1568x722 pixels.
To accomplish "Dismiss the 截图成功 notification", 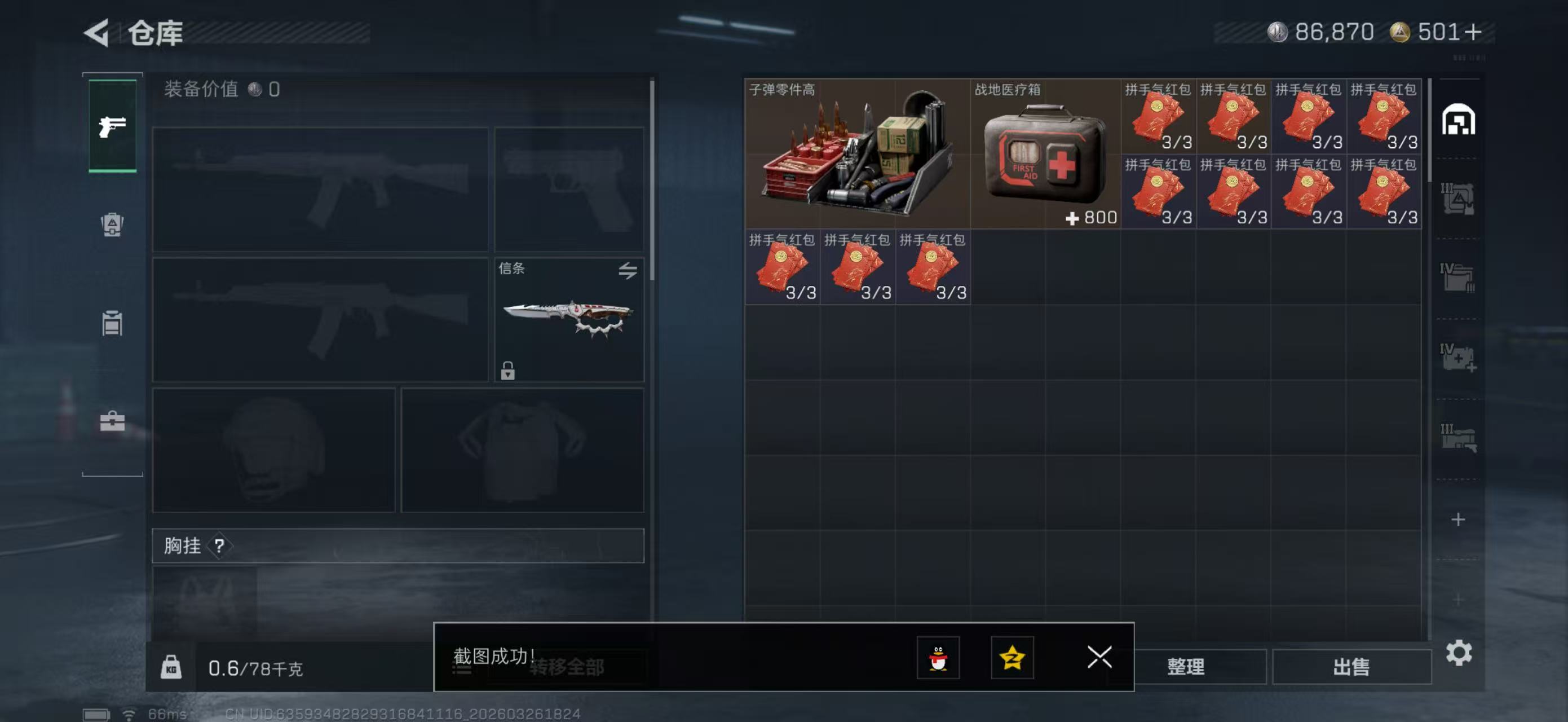I will [1099, 658].
